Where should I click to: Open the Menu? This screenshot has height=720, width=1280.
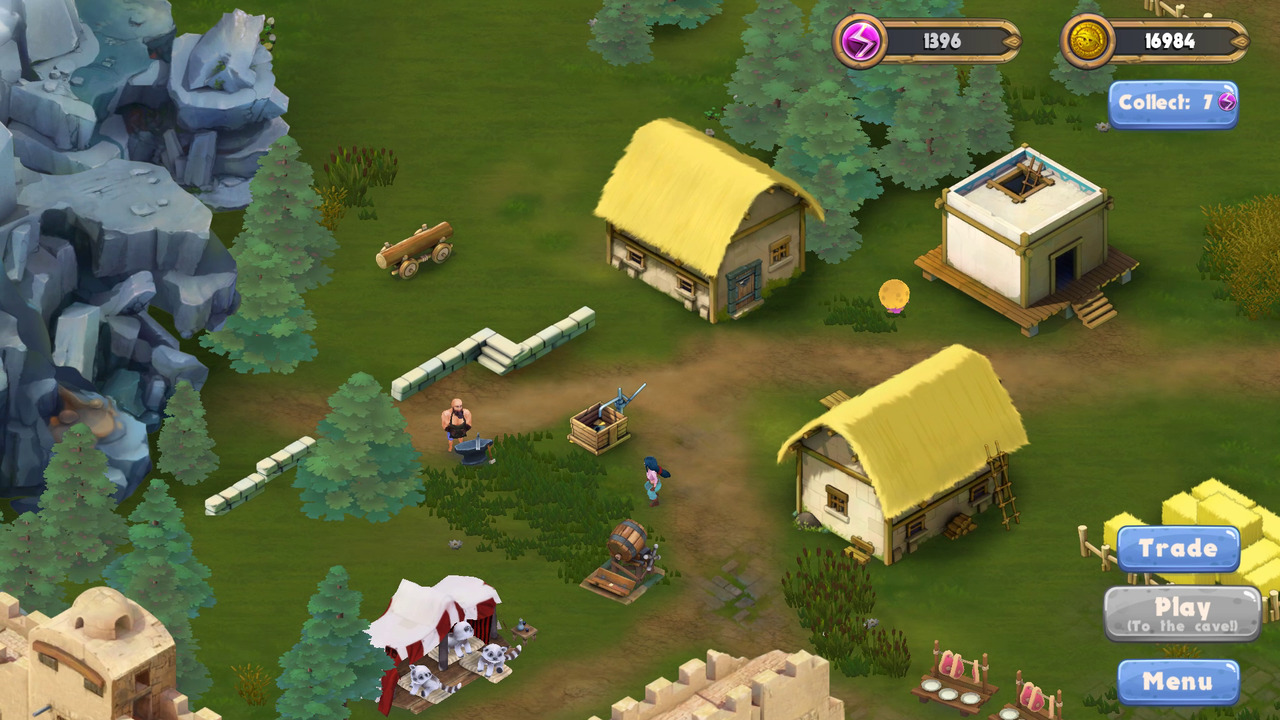pos(1178,681)
